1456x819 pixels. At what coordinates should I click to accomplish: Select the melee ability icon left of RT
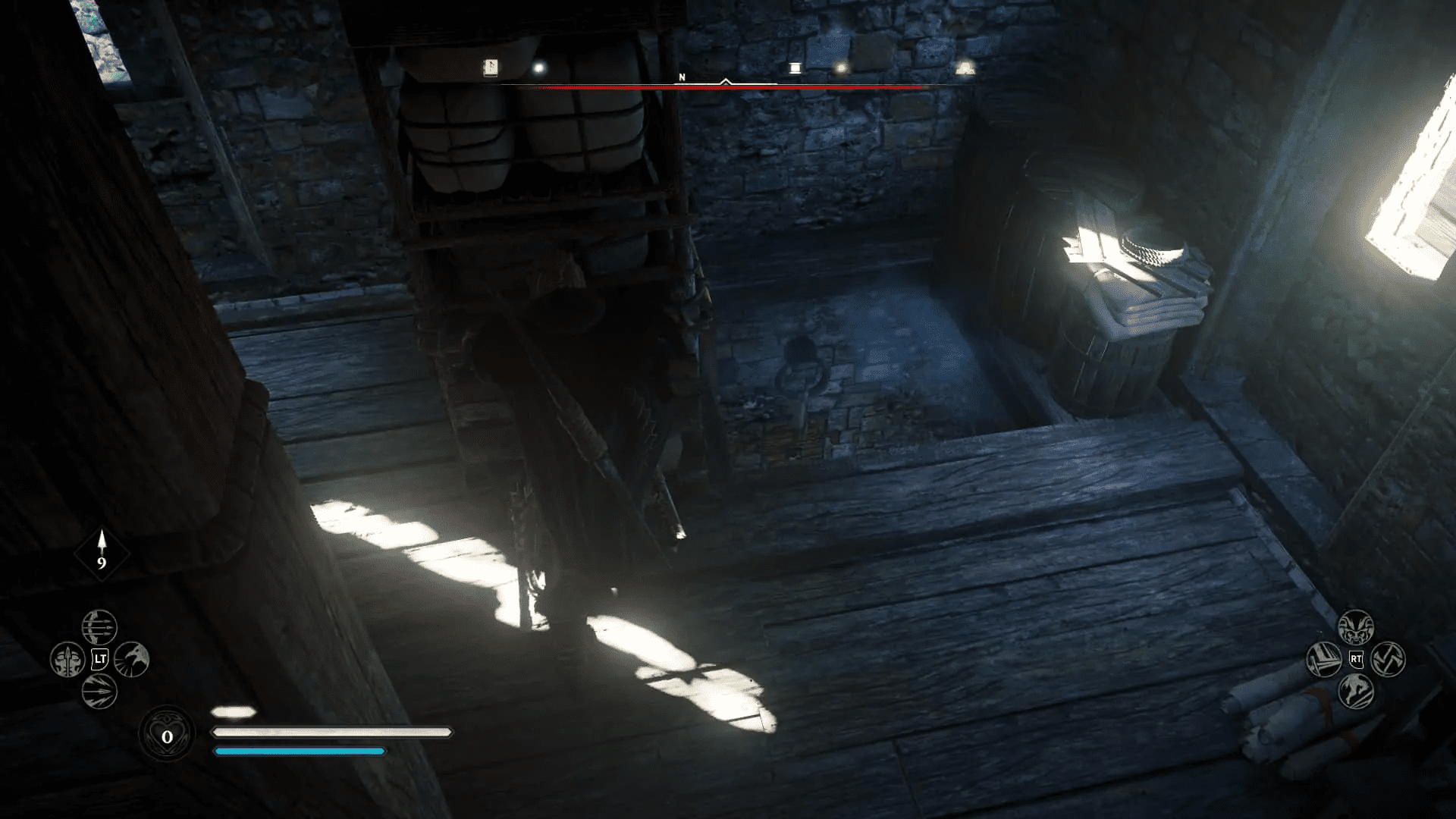coord(1324,660)
